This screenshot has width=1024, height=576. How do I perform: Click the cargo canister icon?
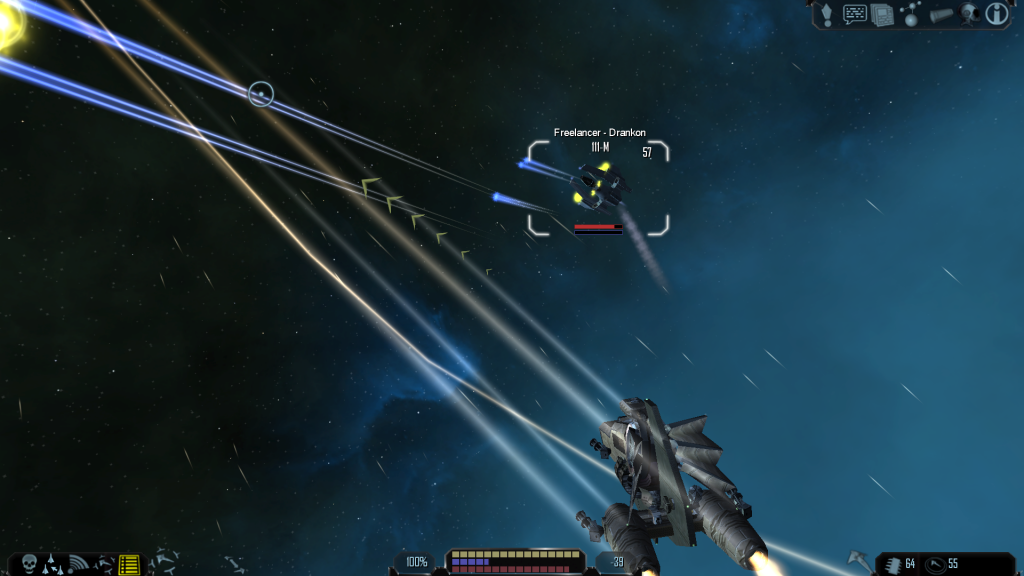941,14
